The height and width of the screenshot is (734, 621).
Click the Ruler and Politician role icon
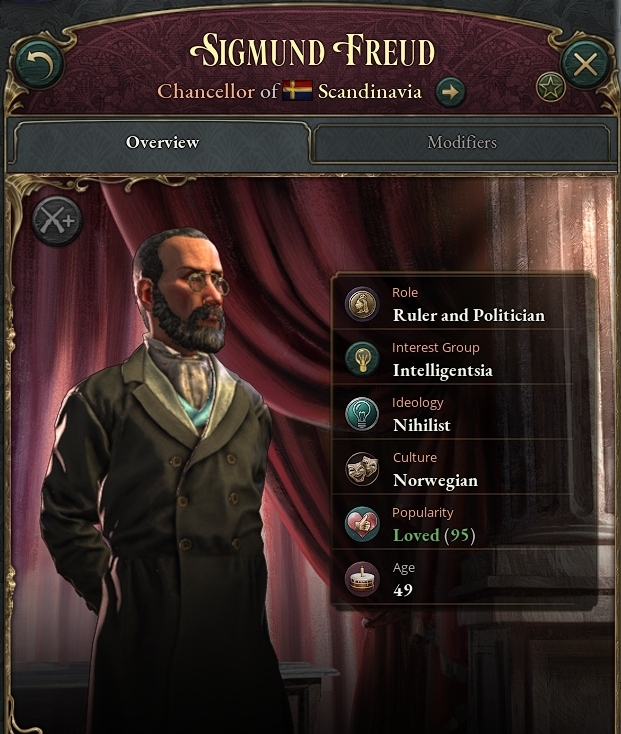362,305
